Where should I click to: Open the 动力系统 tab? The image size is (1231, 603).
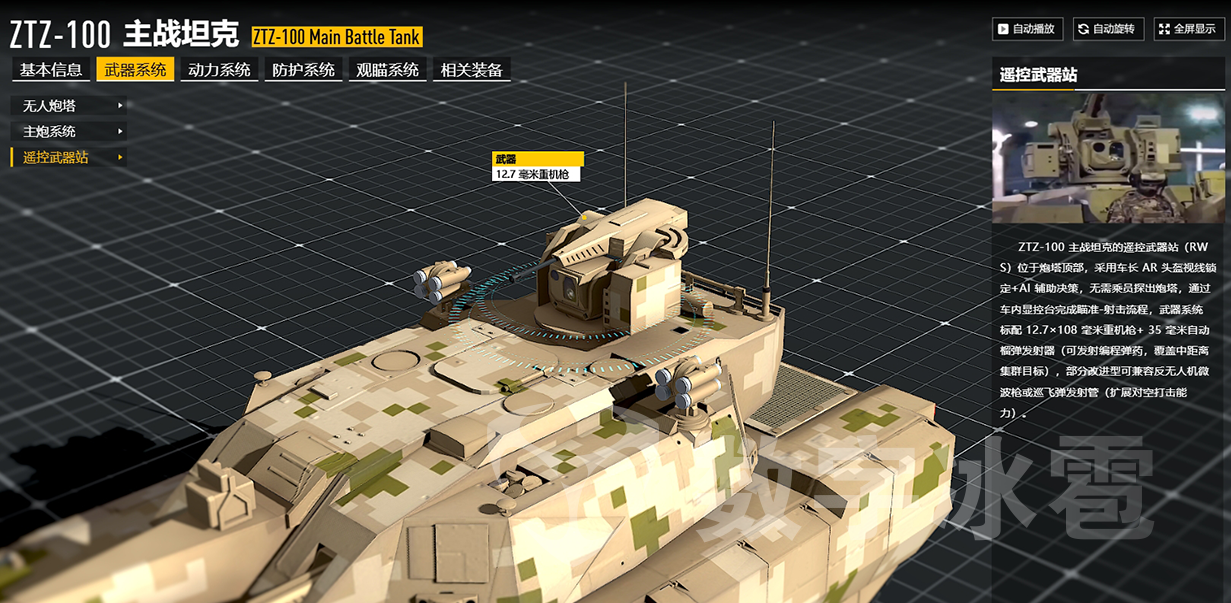point(219,70)
